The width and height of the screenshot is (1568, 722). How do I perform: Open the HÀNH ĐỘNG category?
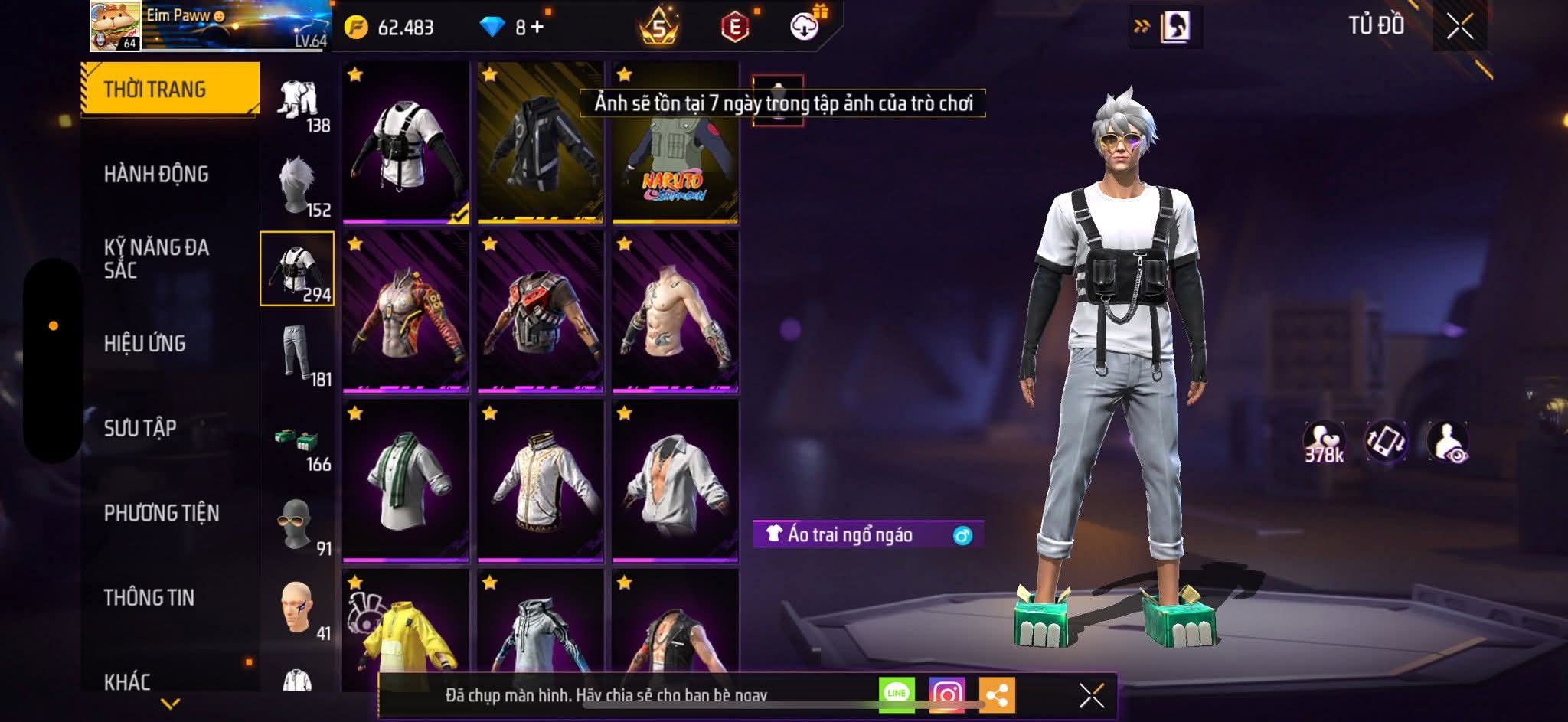click(156, 175)
